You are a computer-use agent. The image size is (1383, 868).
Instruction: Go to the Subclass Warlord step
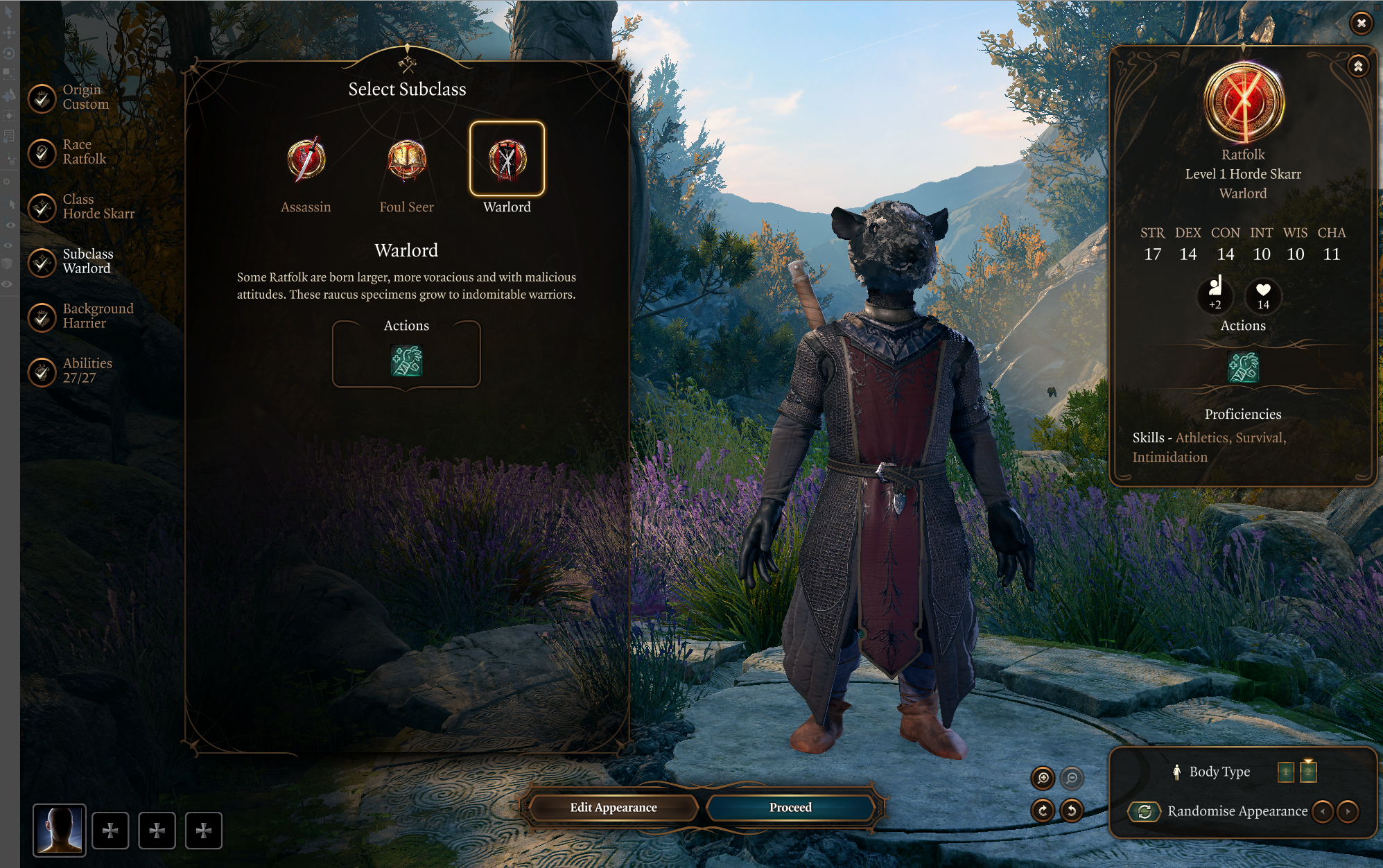[42, 262]
